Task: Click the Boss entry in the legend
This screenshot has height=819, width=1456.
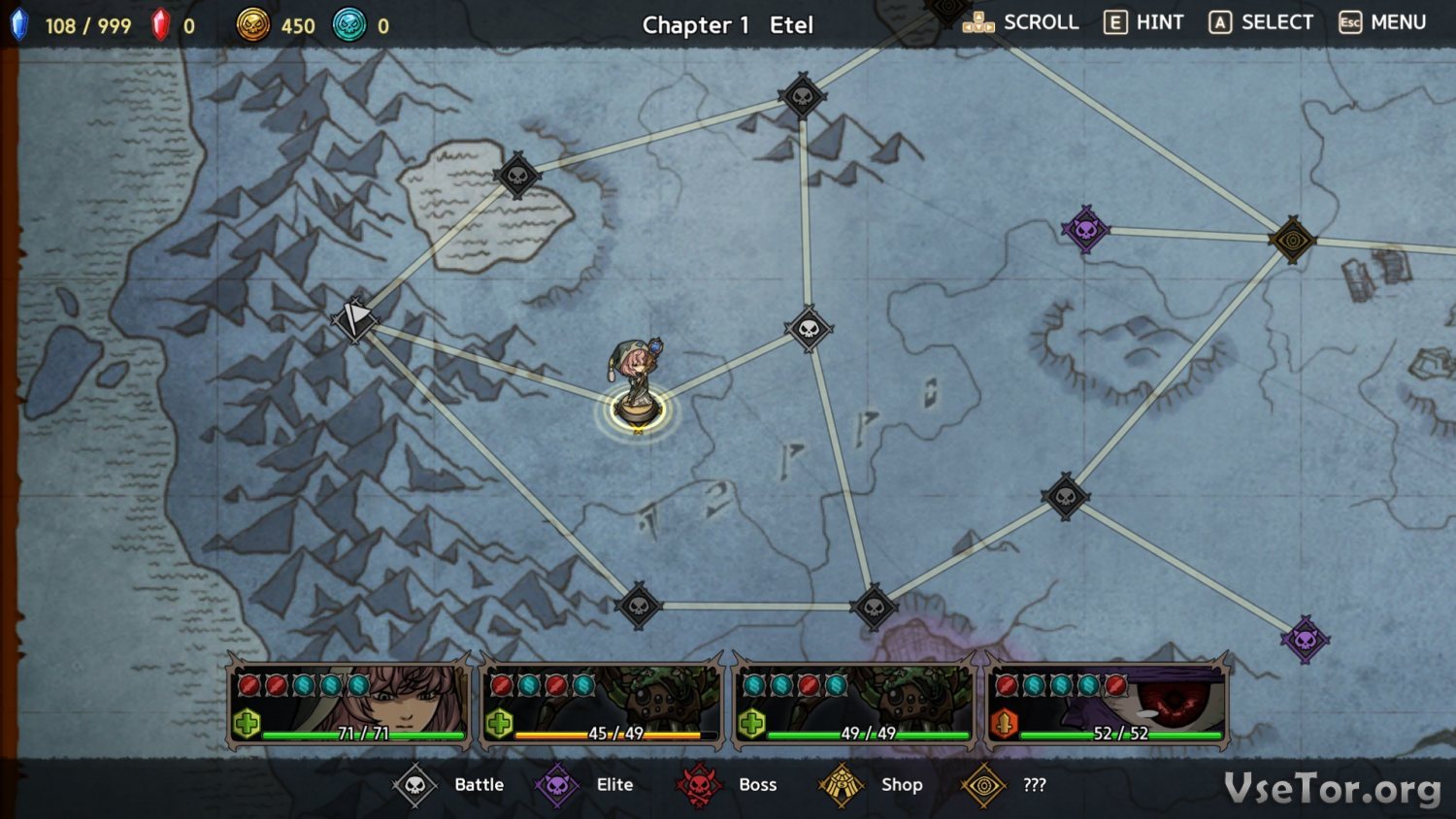Action: click(727, 785)
